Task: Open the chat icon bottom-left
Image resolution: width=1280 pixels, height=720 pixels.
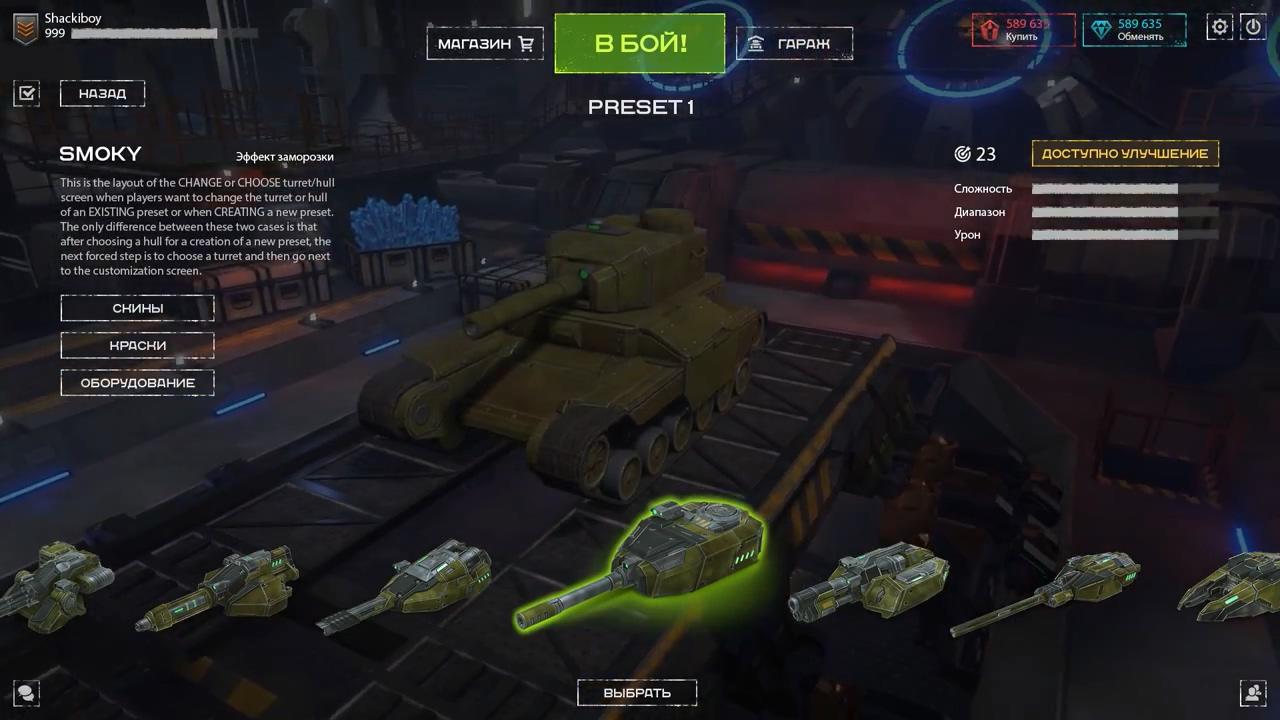Action: pyautogui.click(x=26, y=693)
